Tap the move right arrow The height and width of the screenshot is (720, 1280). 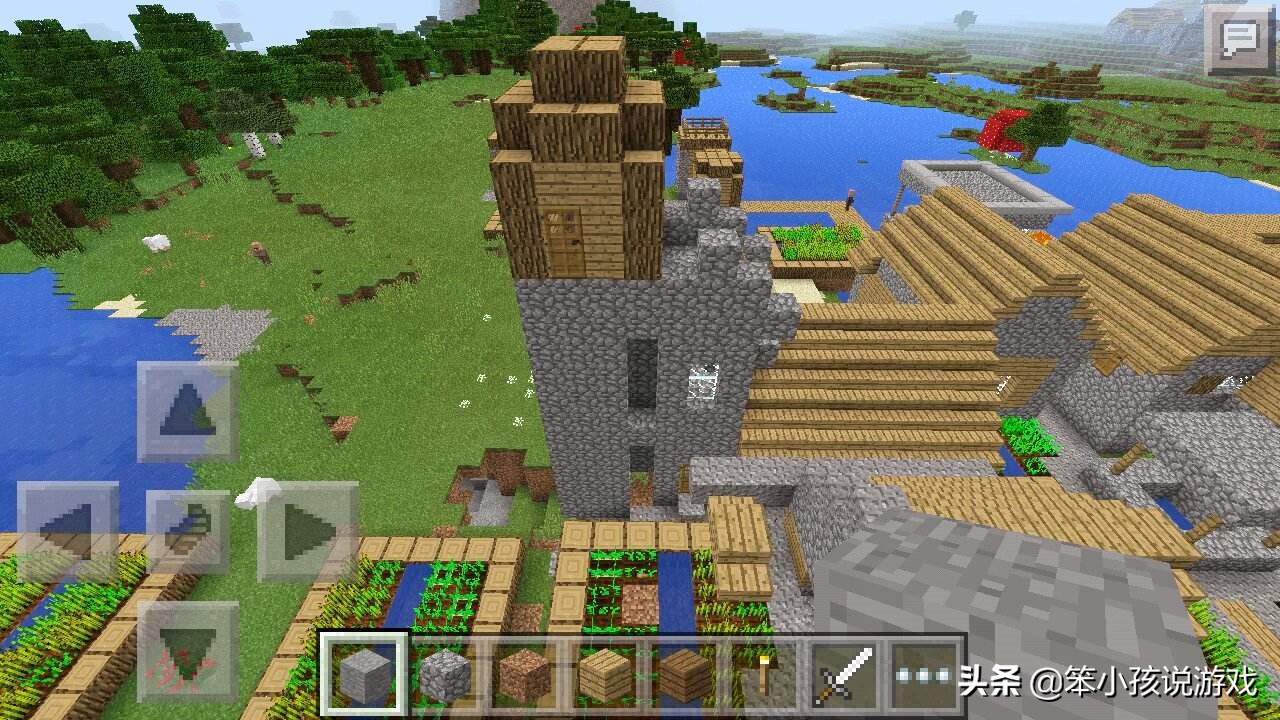click(307, 531)
